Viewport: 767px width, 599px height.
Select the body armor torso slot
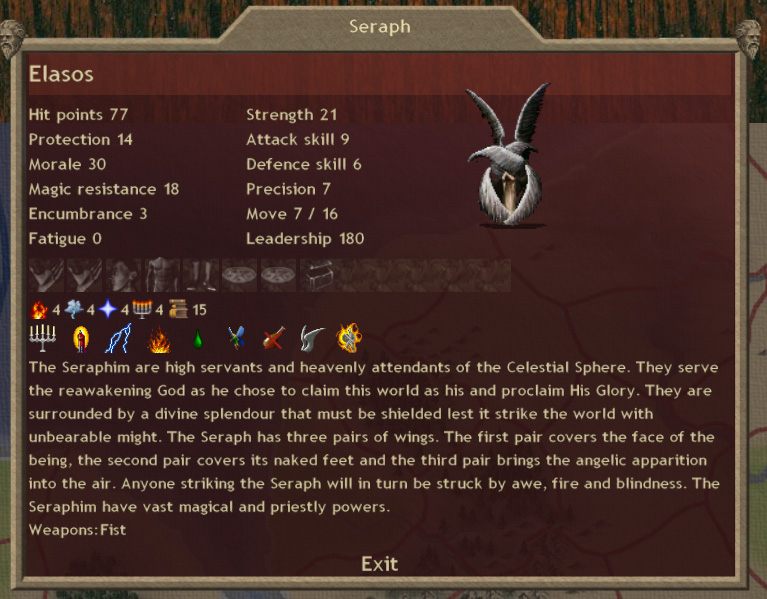[162, 274]
